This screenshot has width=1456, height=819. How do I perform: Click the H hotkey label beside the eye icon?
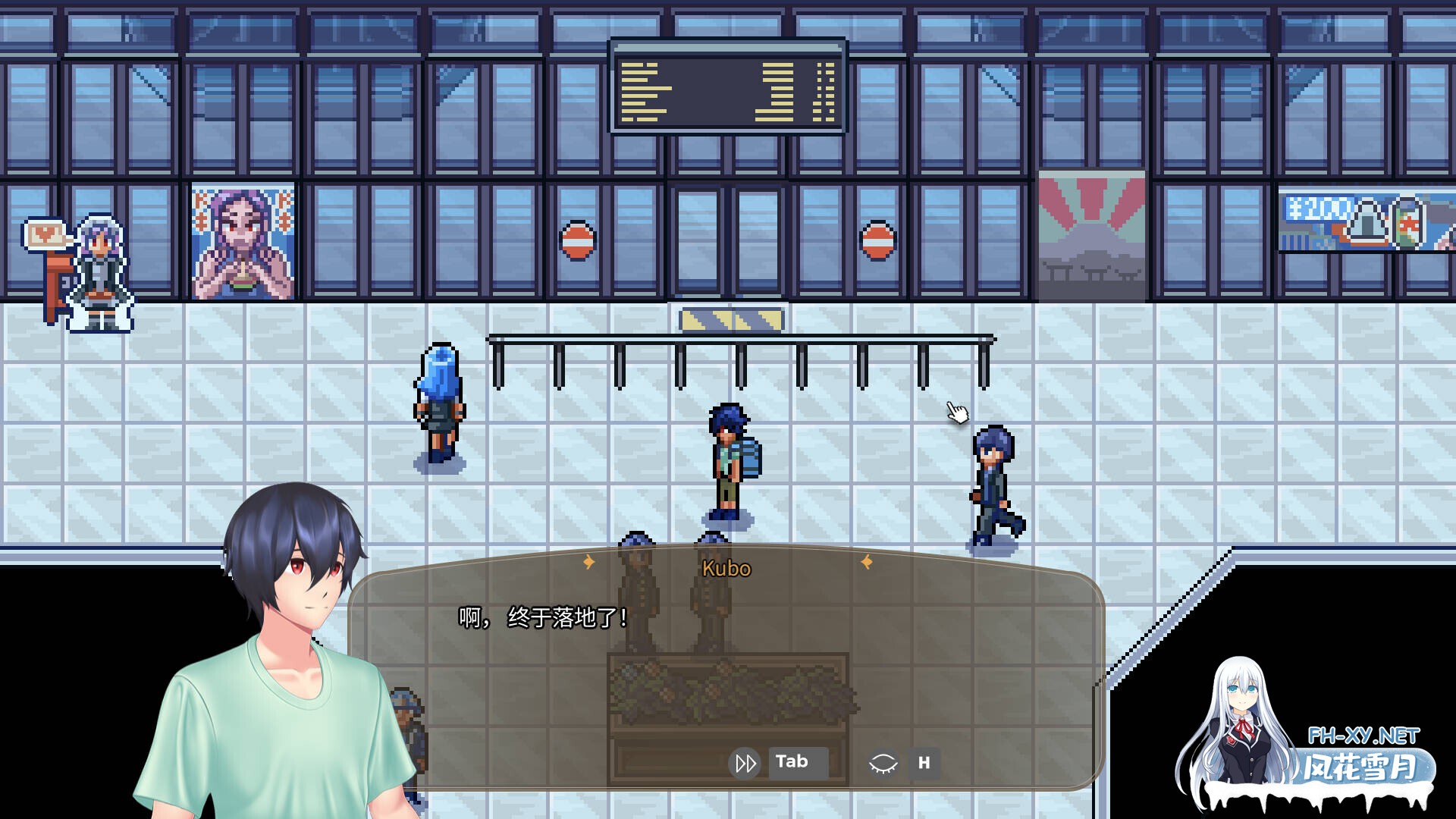[924, 764]
